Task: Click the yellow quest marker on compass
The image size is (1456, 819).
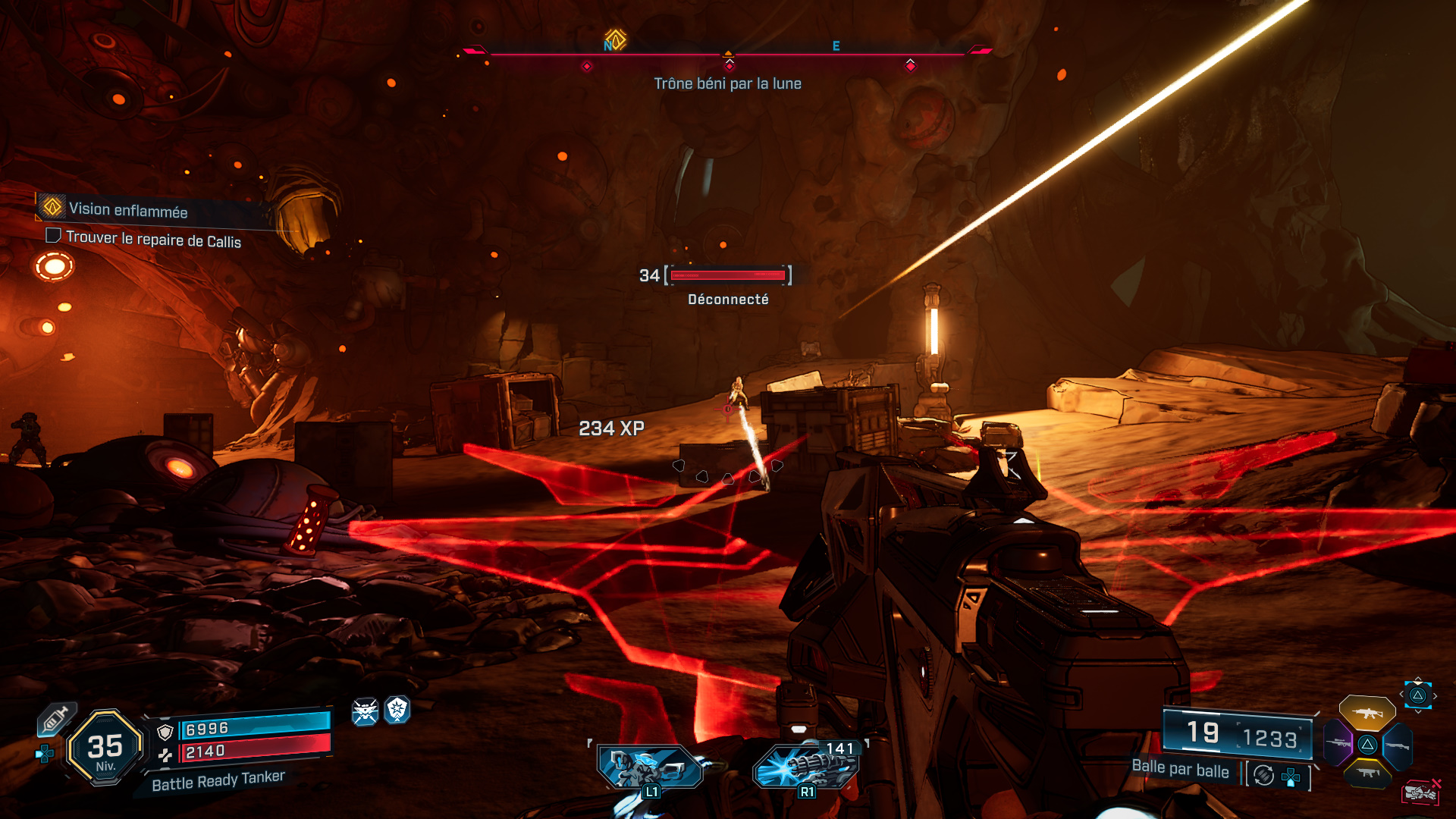Action: point(615,39)
